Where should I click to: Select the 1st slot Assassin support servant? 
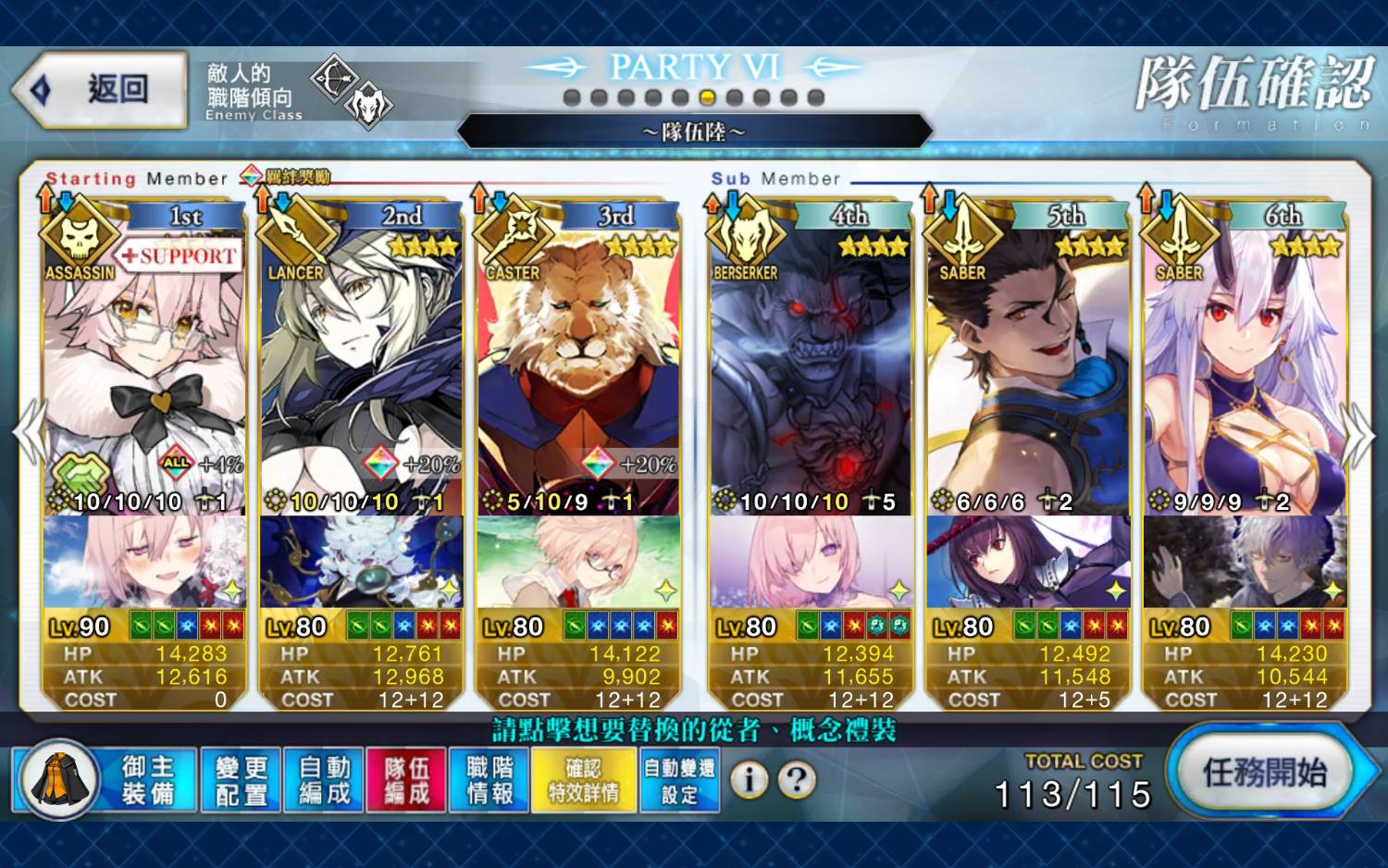coord(144,370)
